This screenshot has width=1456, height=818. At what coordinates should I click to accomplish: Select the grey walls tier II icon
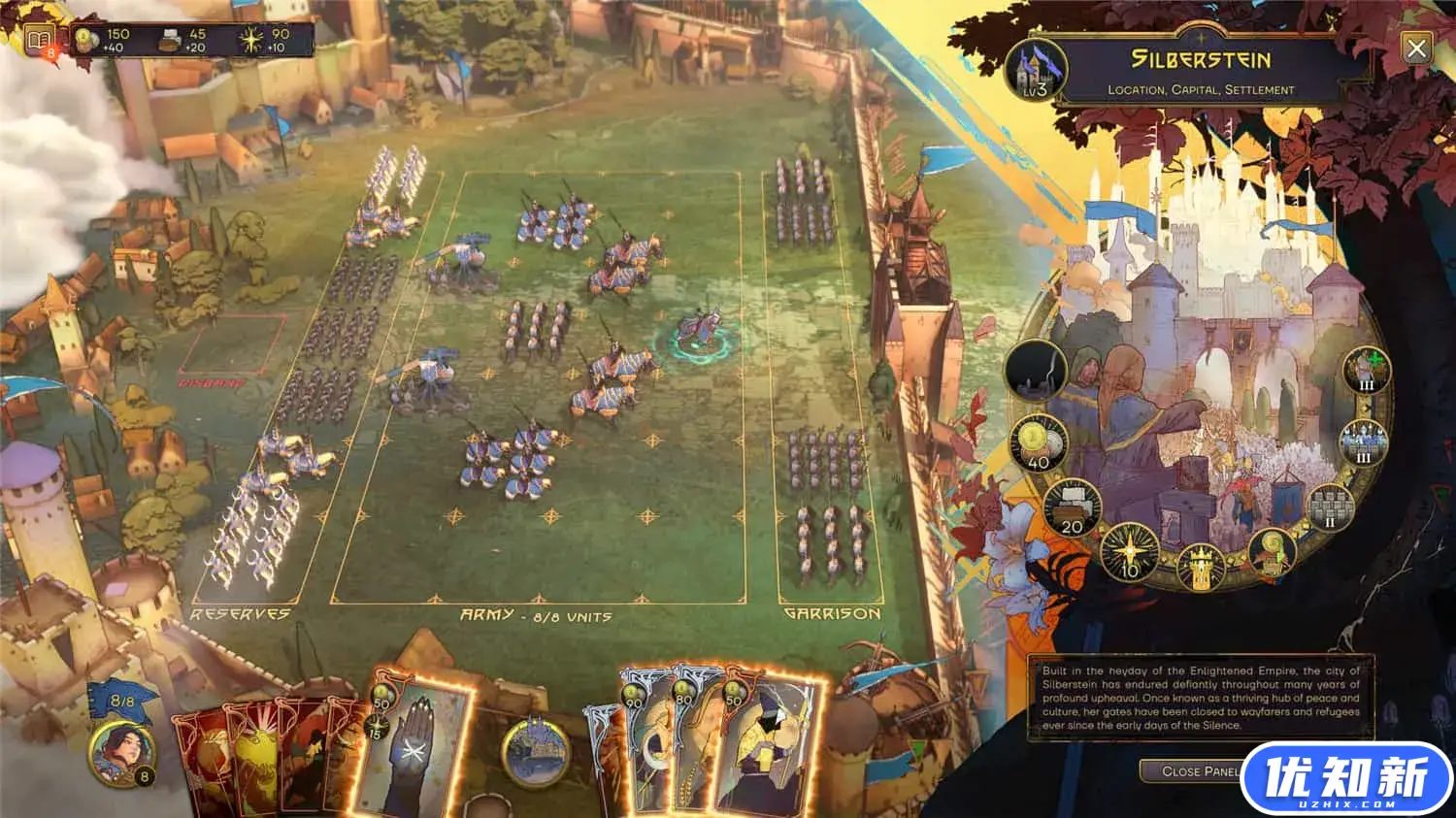(x=1330, y=507)
